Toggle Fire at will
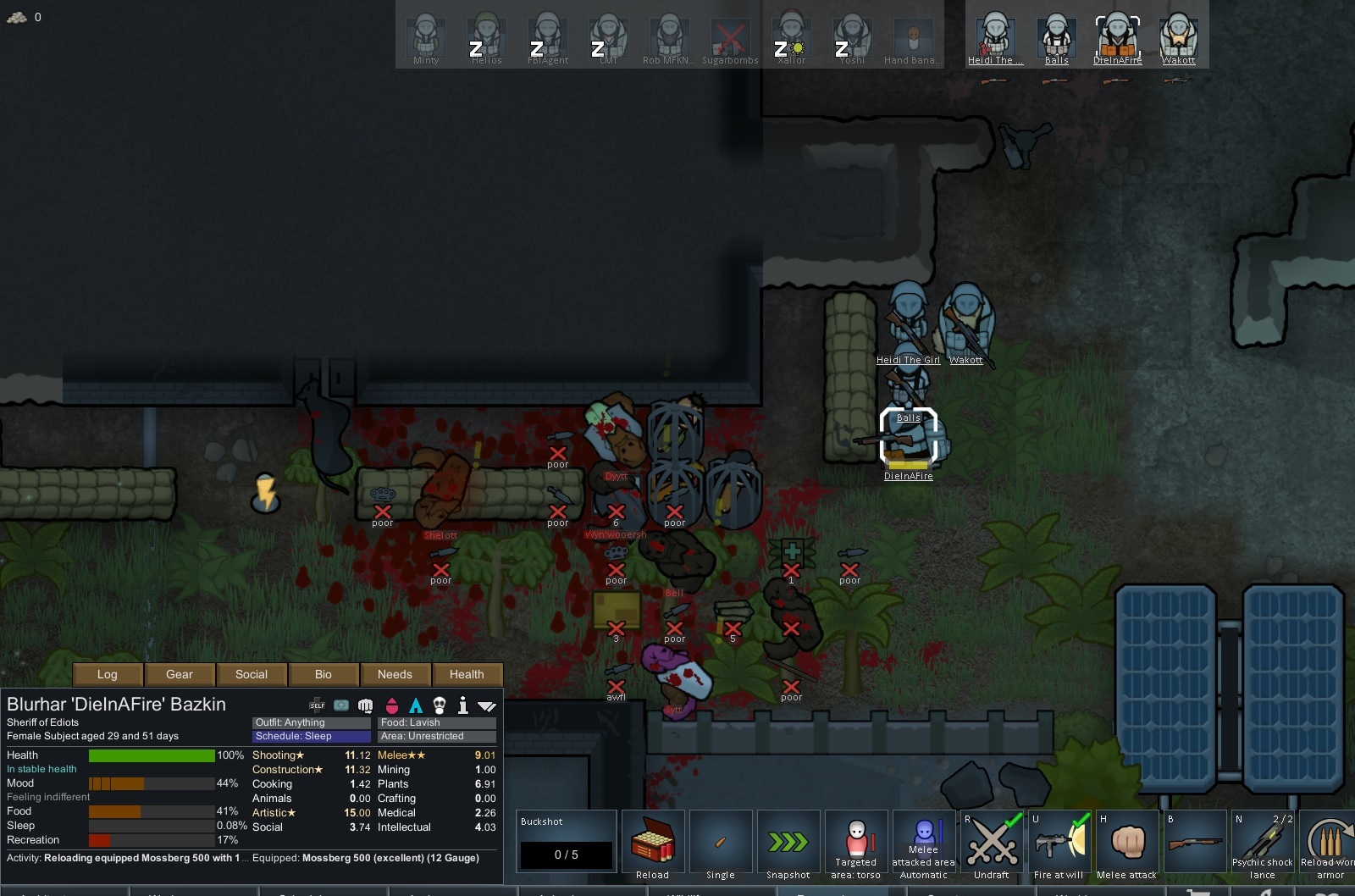 [x=1059, y=843]
